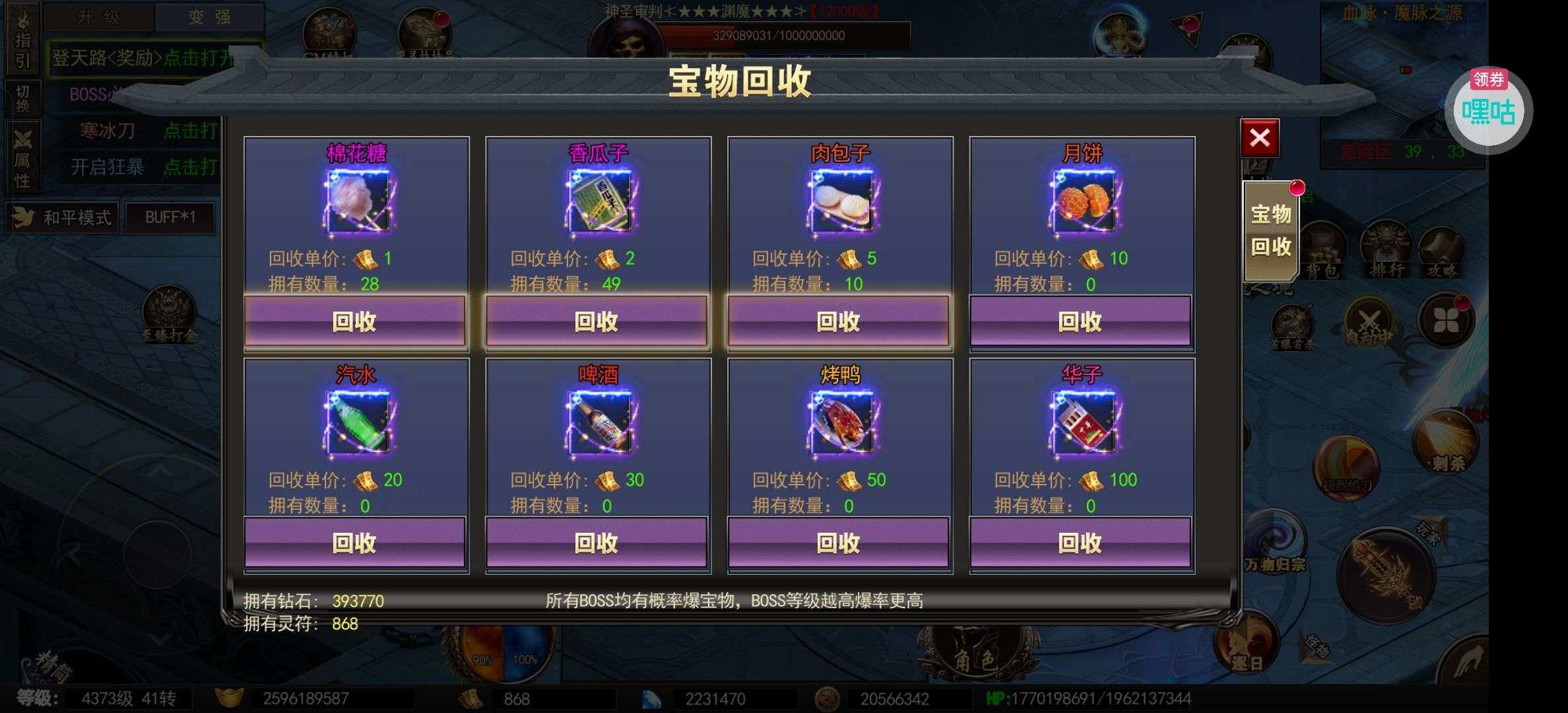Recycle the 烤鸭 roast duck

click(x=839, y=543)
